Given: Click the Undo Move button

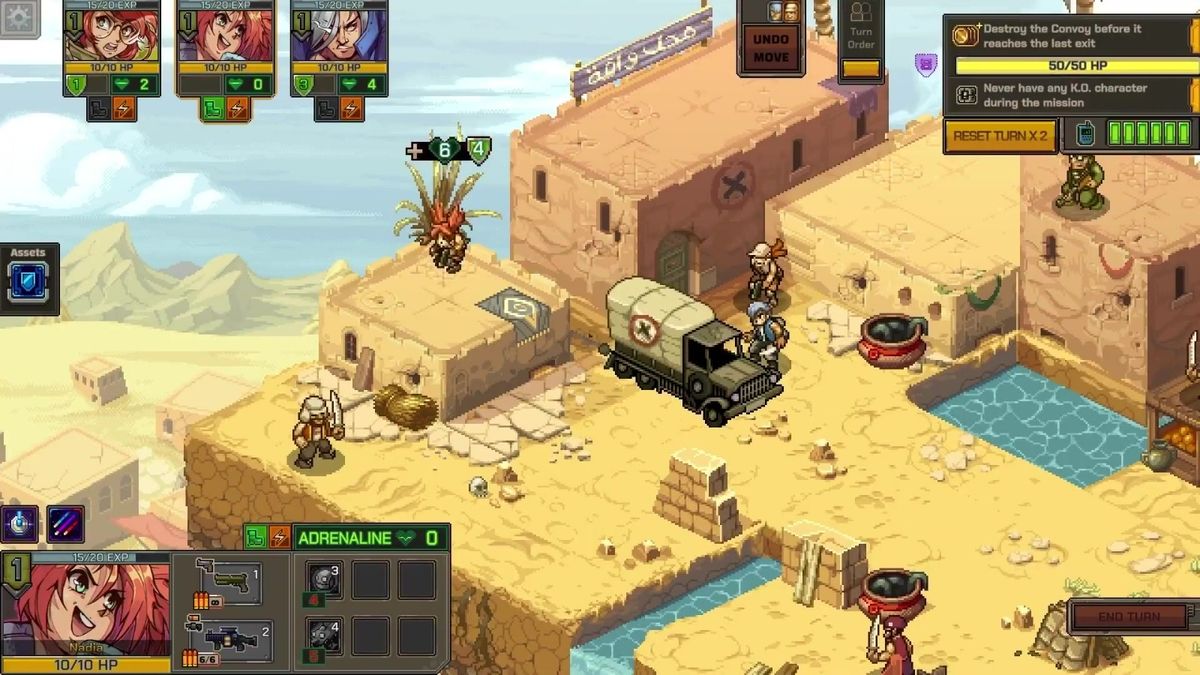Looking at the screenshot, I should click(770, 47).
